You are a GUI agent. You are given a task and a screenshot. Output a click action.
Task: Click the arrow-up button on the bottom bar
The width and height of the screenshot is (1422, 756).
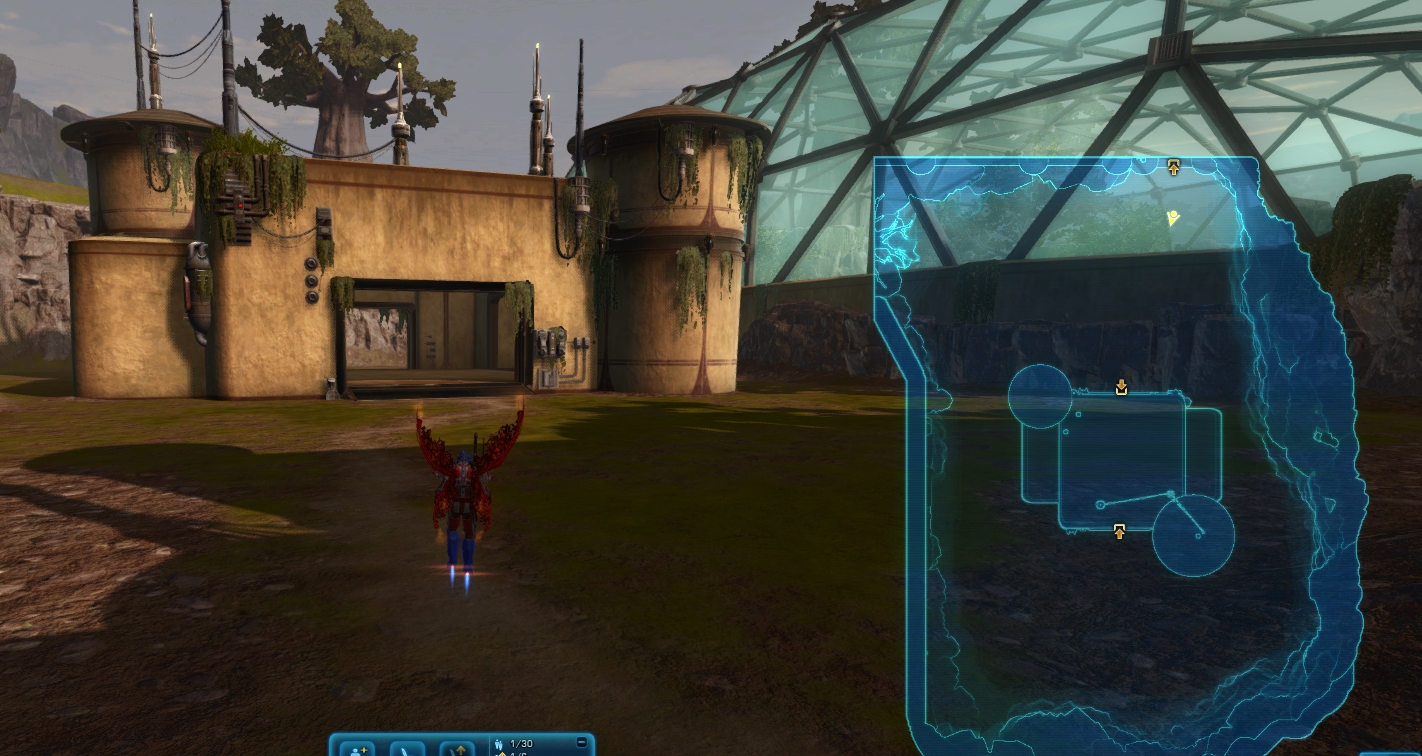tap(459, 748)
